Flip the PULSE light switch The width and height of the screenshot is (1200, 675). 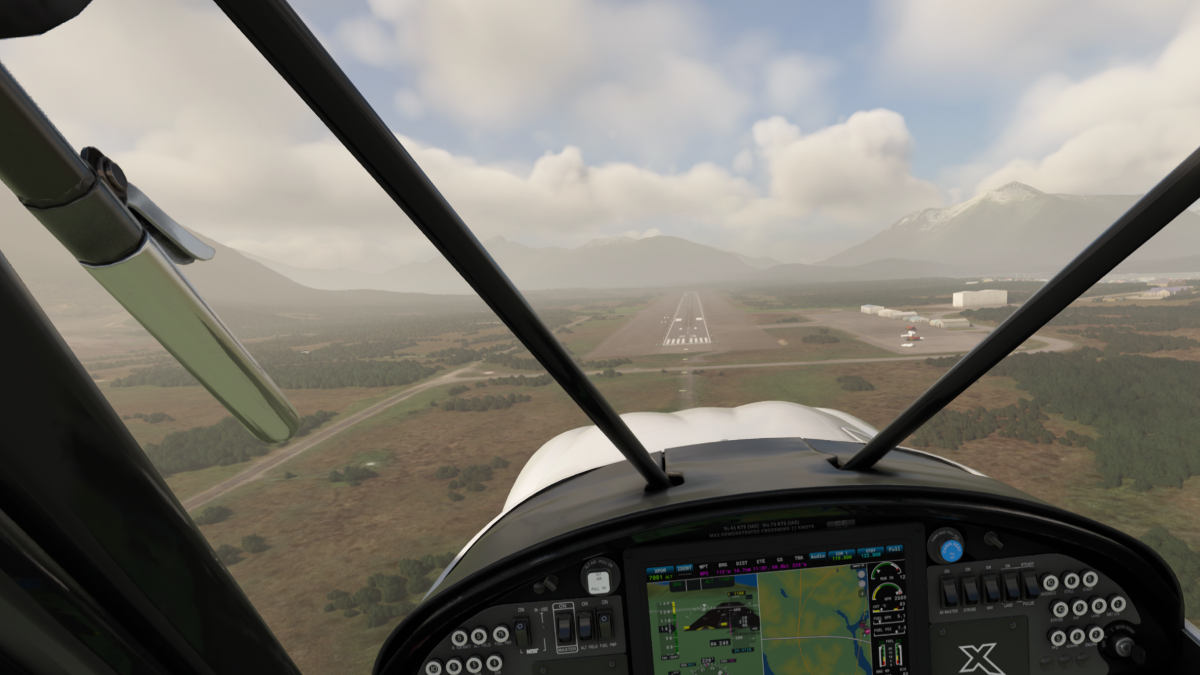(1030, 585)
